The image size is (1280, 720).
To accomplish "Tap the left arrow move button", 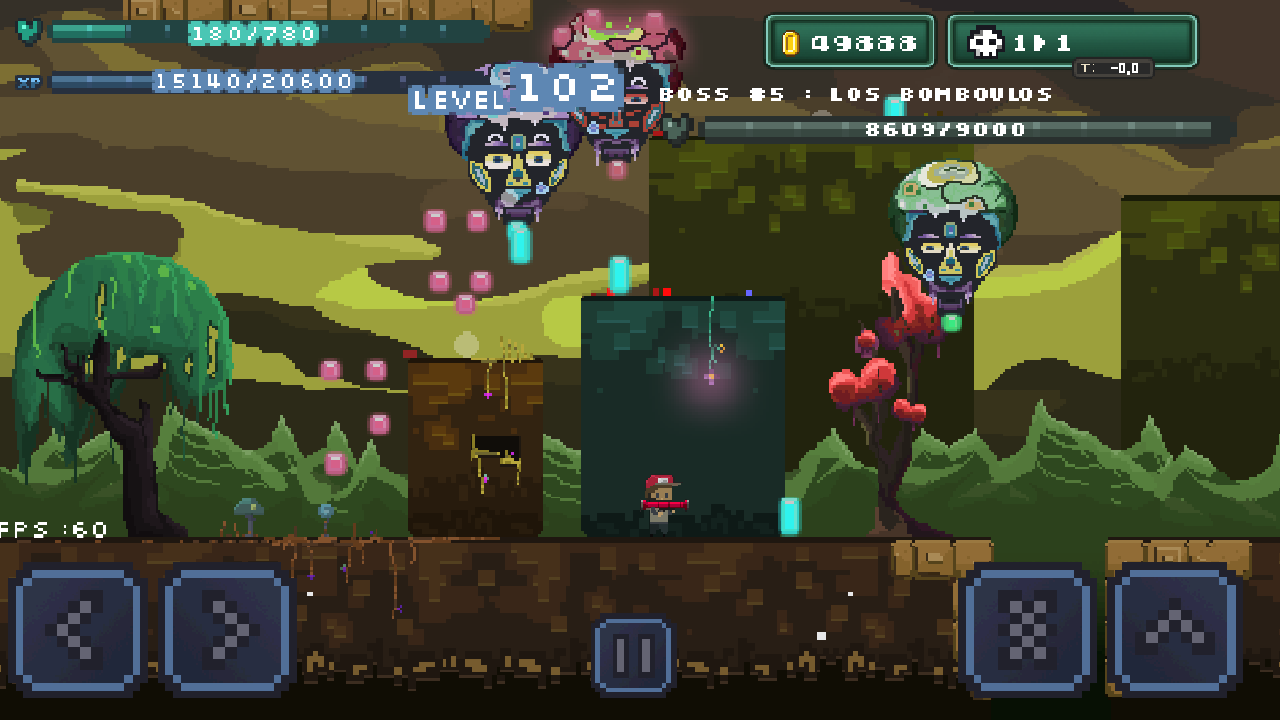I will (x=77, y=629).
